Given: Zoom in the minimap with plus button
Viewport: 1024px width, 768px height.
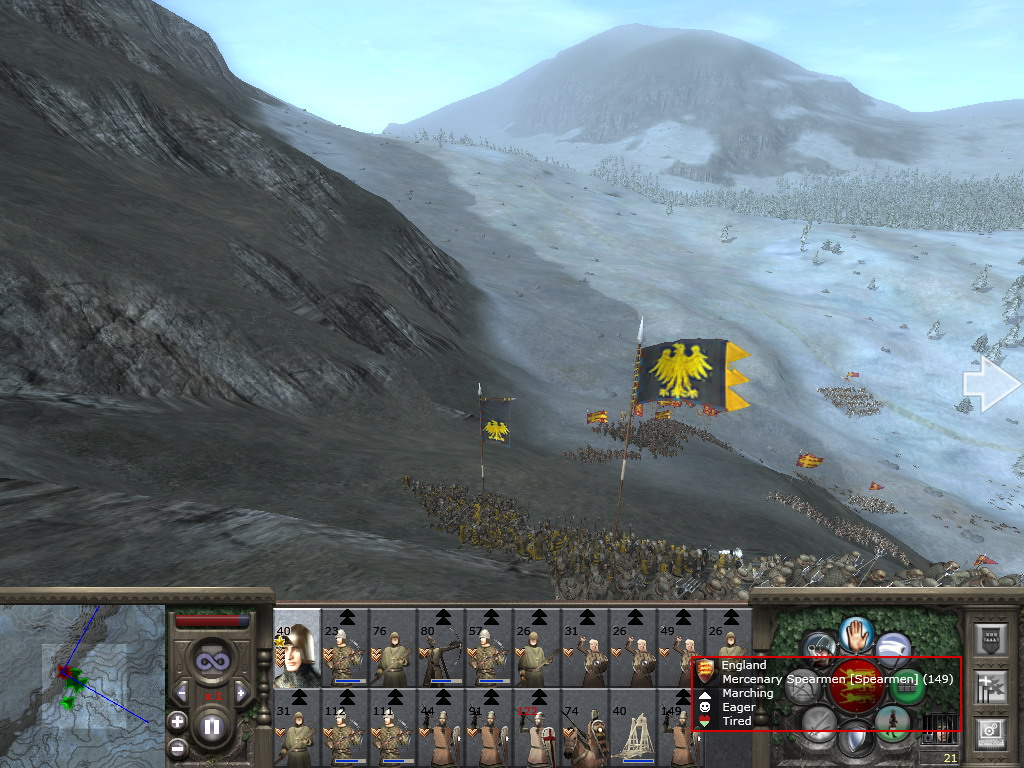Looking at the screenshot, I should coord(177,720).
